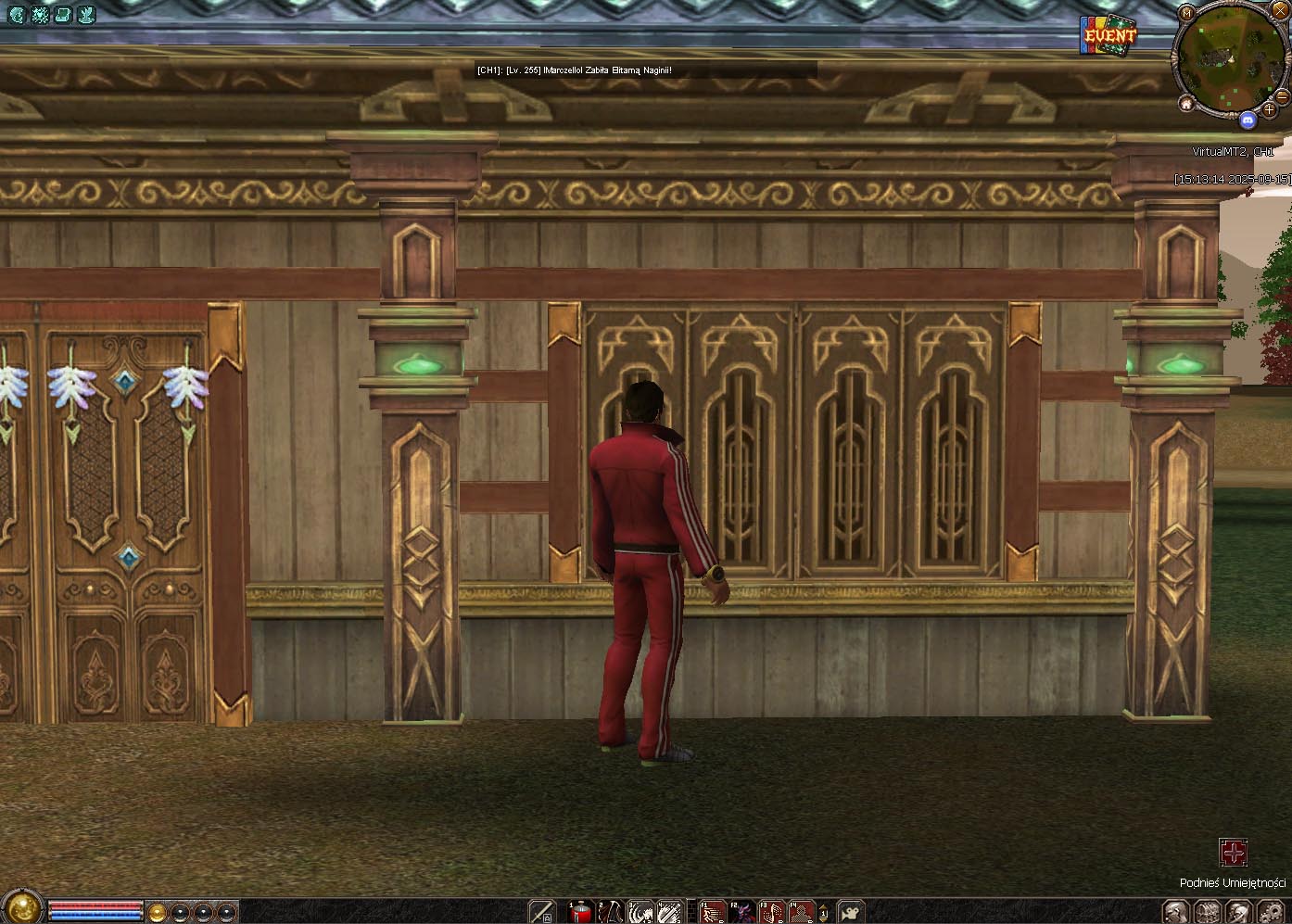
Task: Activate the F1 skill slot
Action: pyautogui.click(x=712, y=912)
